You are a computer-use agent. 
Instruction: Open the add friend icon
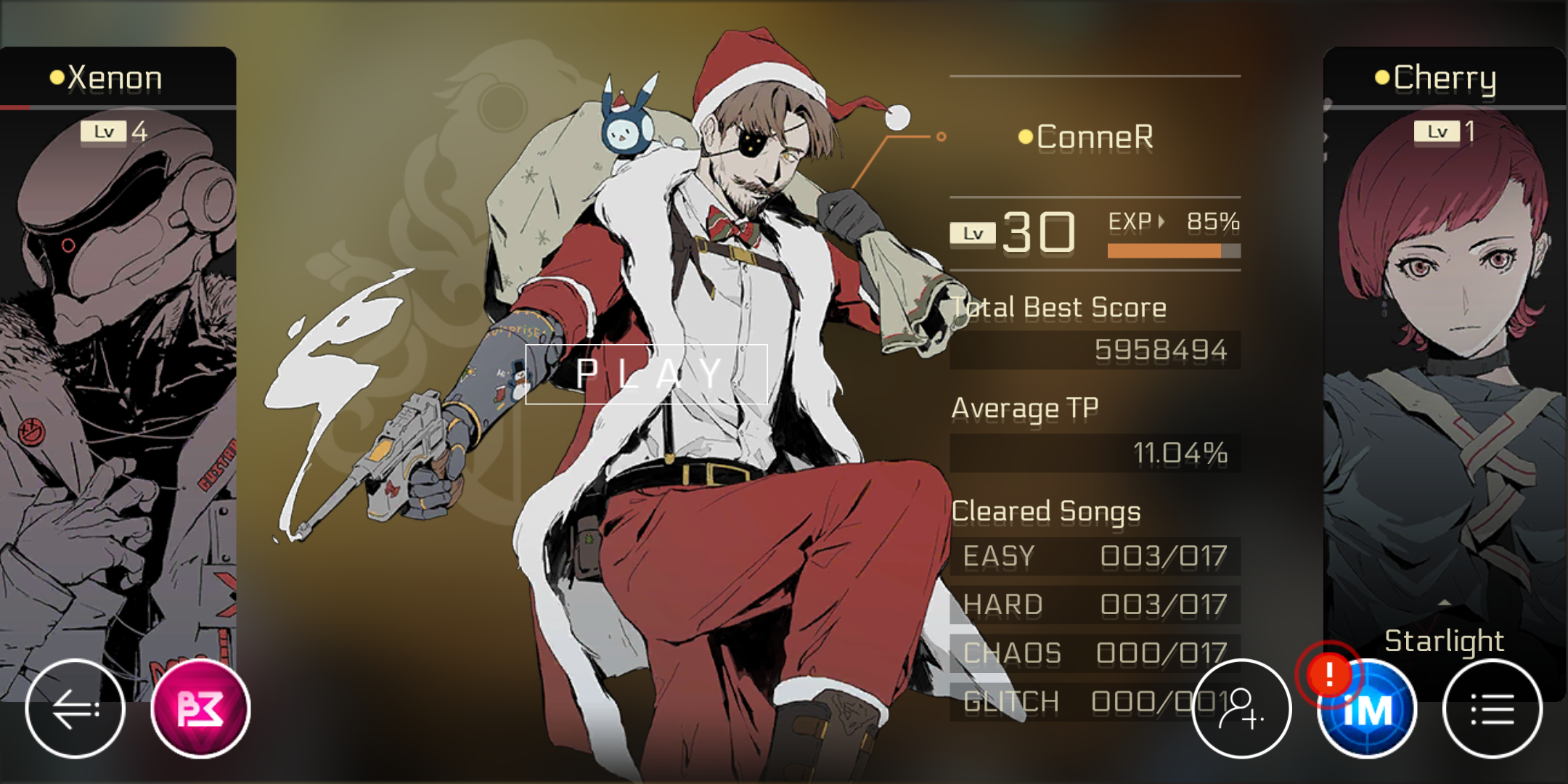click(1244, 709)
